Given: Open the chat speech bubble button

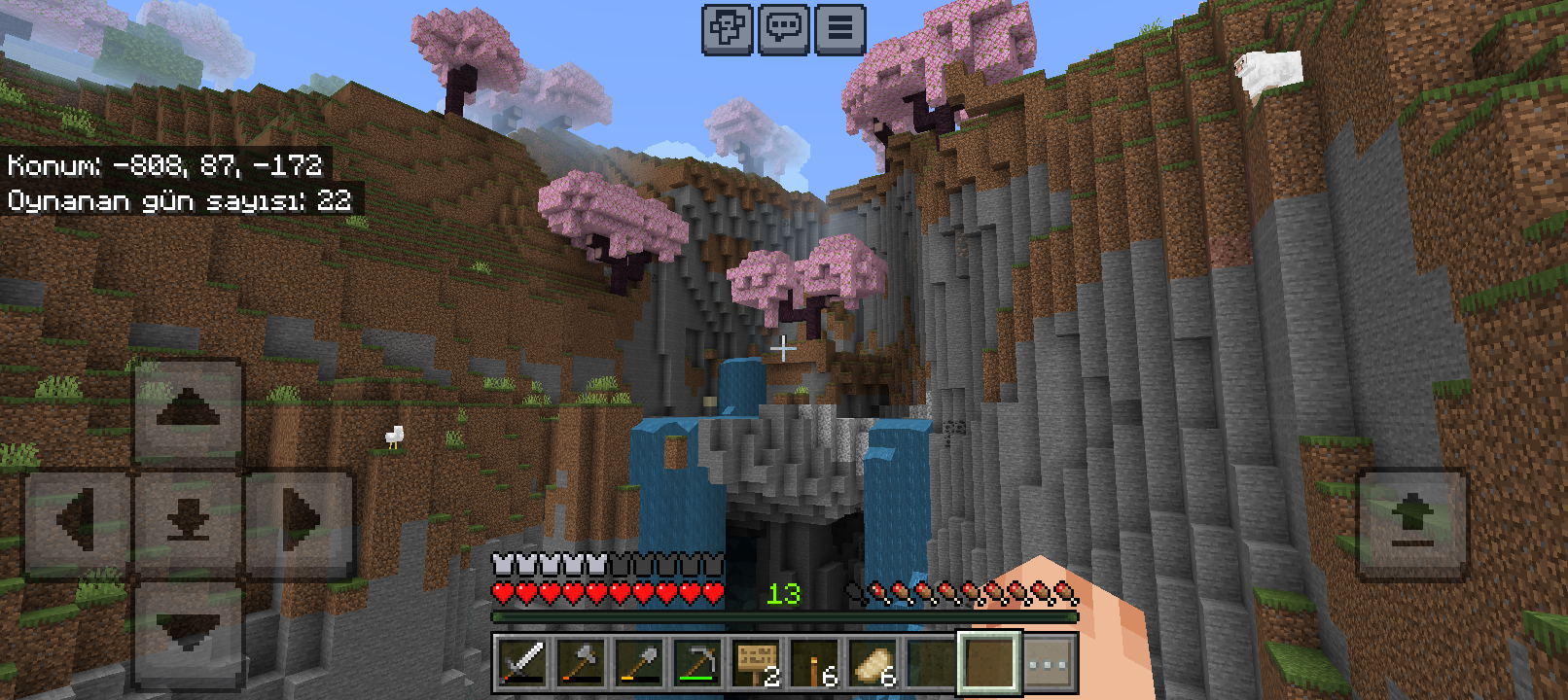Looking at the screenshot, I should pos(784,29).
